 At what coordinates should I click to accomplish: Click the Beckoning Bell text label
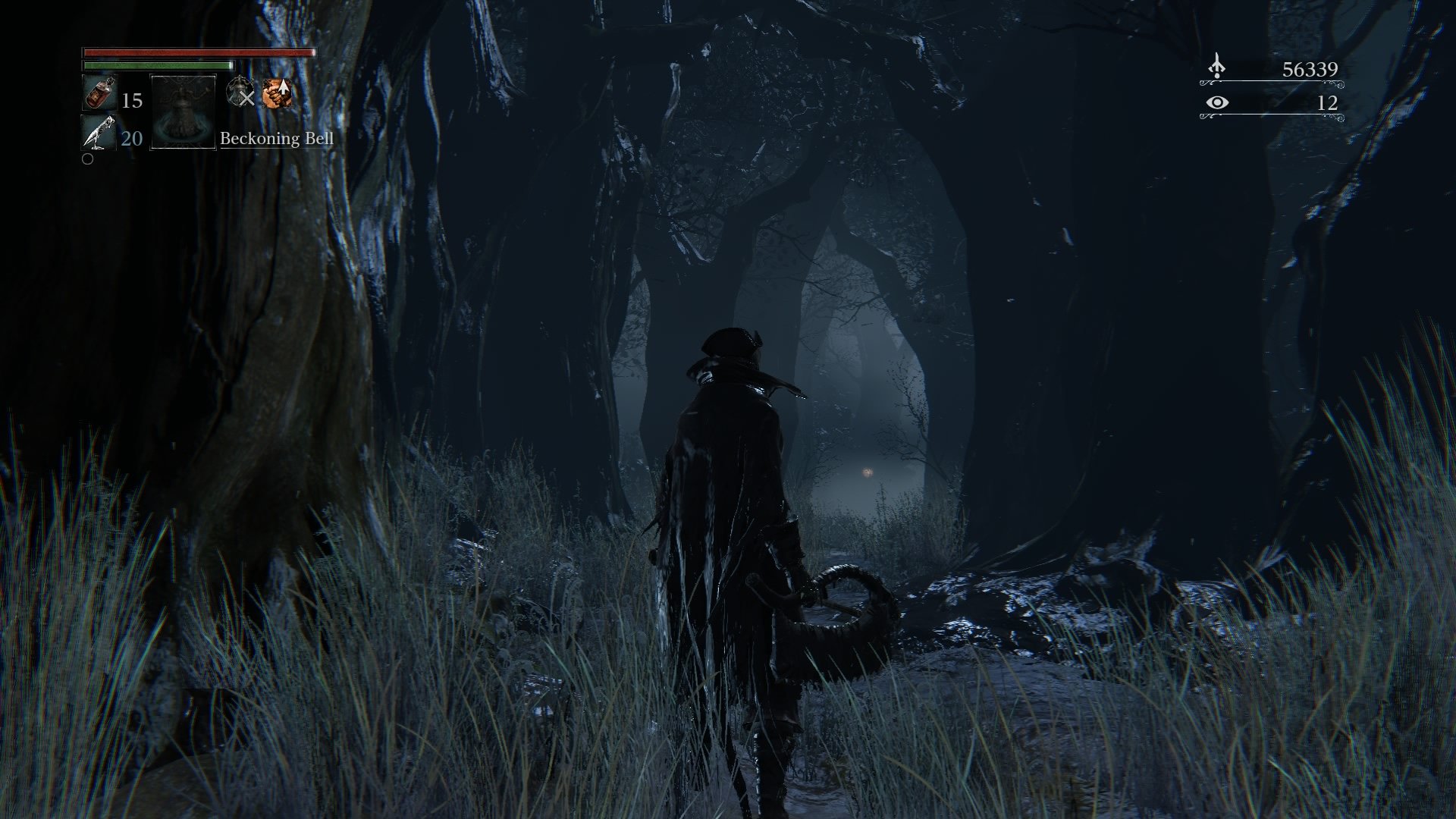pos(277,140)
